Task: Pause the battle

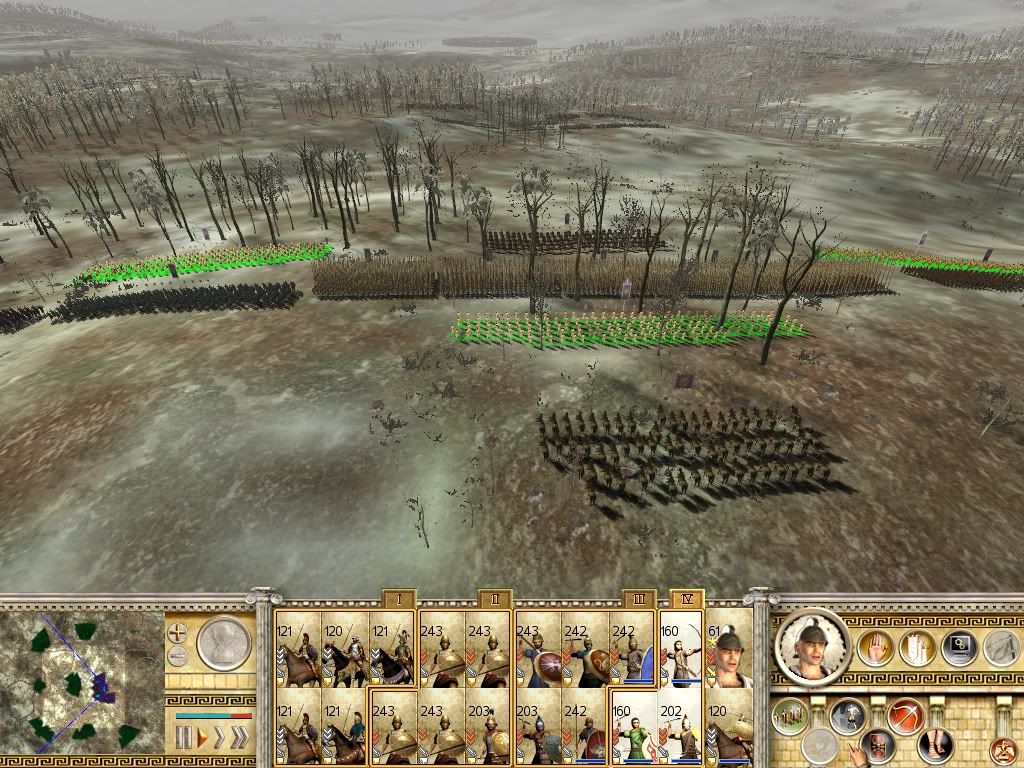Action: coord(183,739)
